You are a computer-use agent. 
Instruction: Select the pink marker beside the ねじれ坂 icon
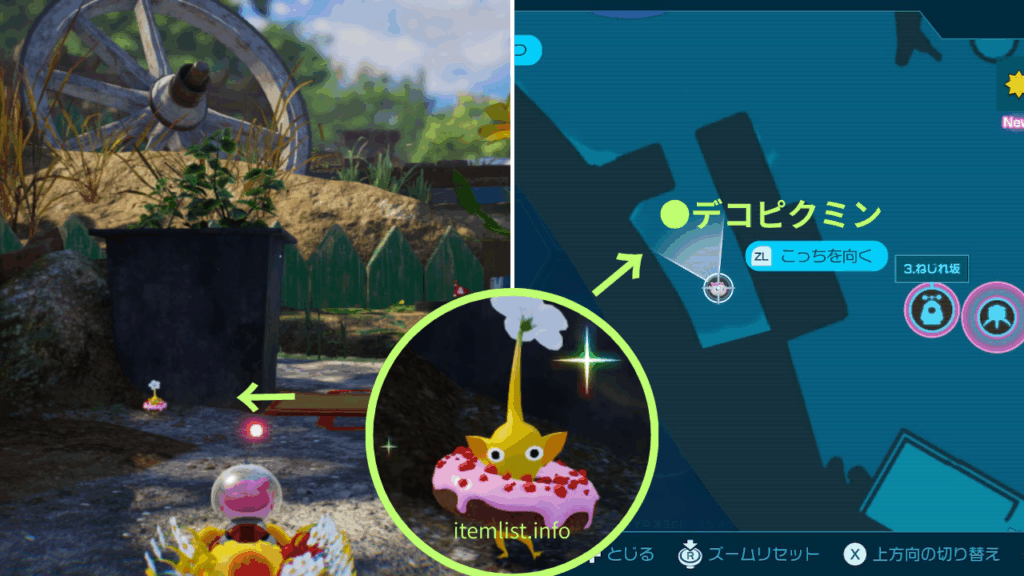coord(994,317)
